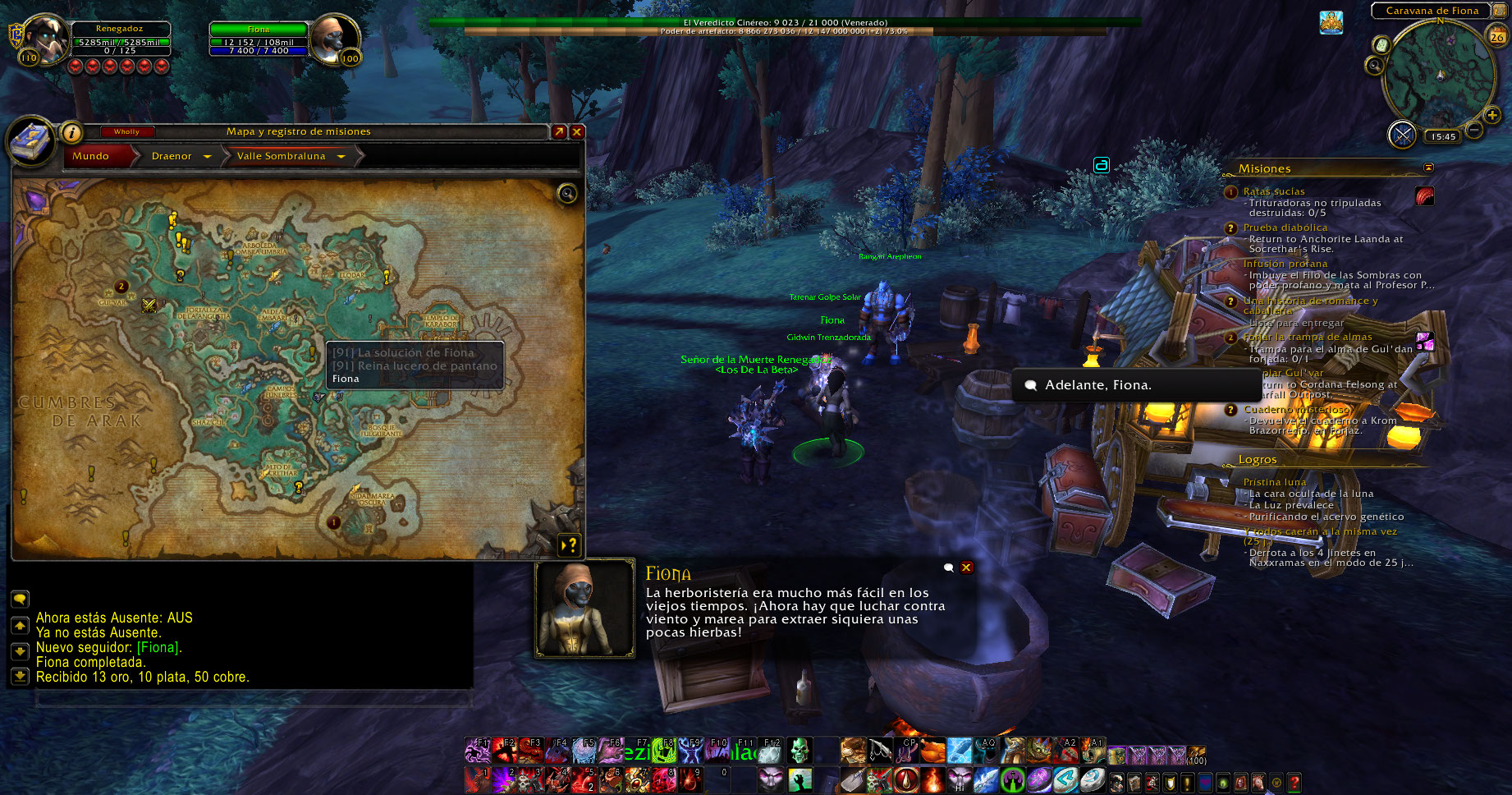The image size is (1512, 795).
Task: Click the Wholly addon button
Action: pos(126,131)
